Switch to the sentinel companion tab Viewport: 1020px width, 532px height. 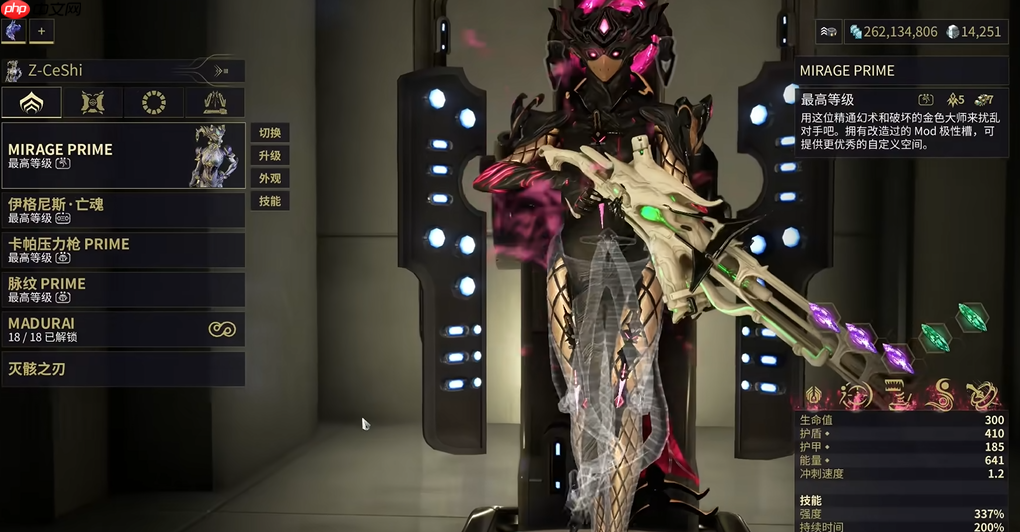click(92, 103)
